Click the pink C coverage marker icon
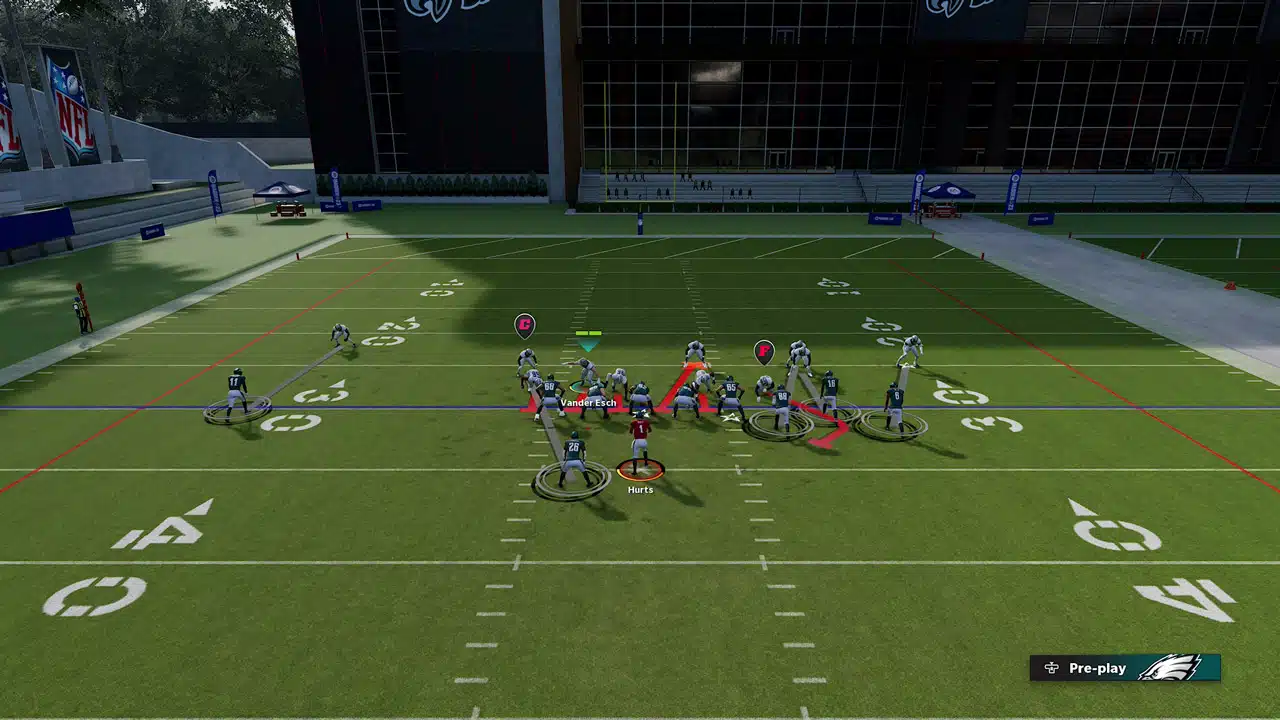 coord(524,325)
